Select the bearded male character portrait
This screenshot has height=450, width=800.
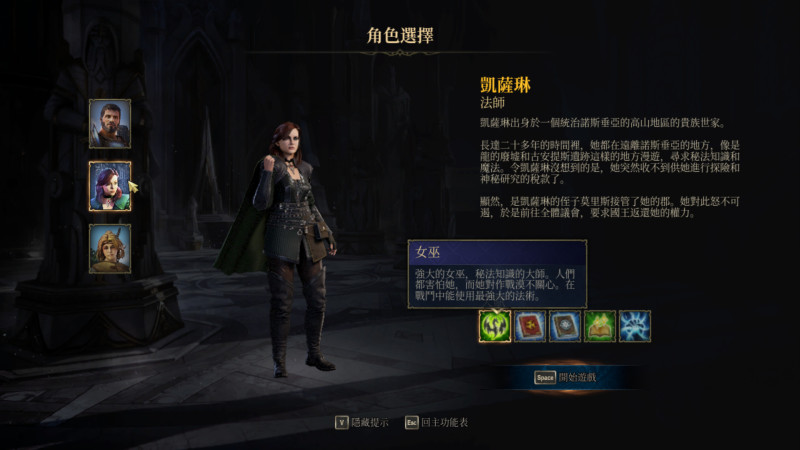[110, 124]
